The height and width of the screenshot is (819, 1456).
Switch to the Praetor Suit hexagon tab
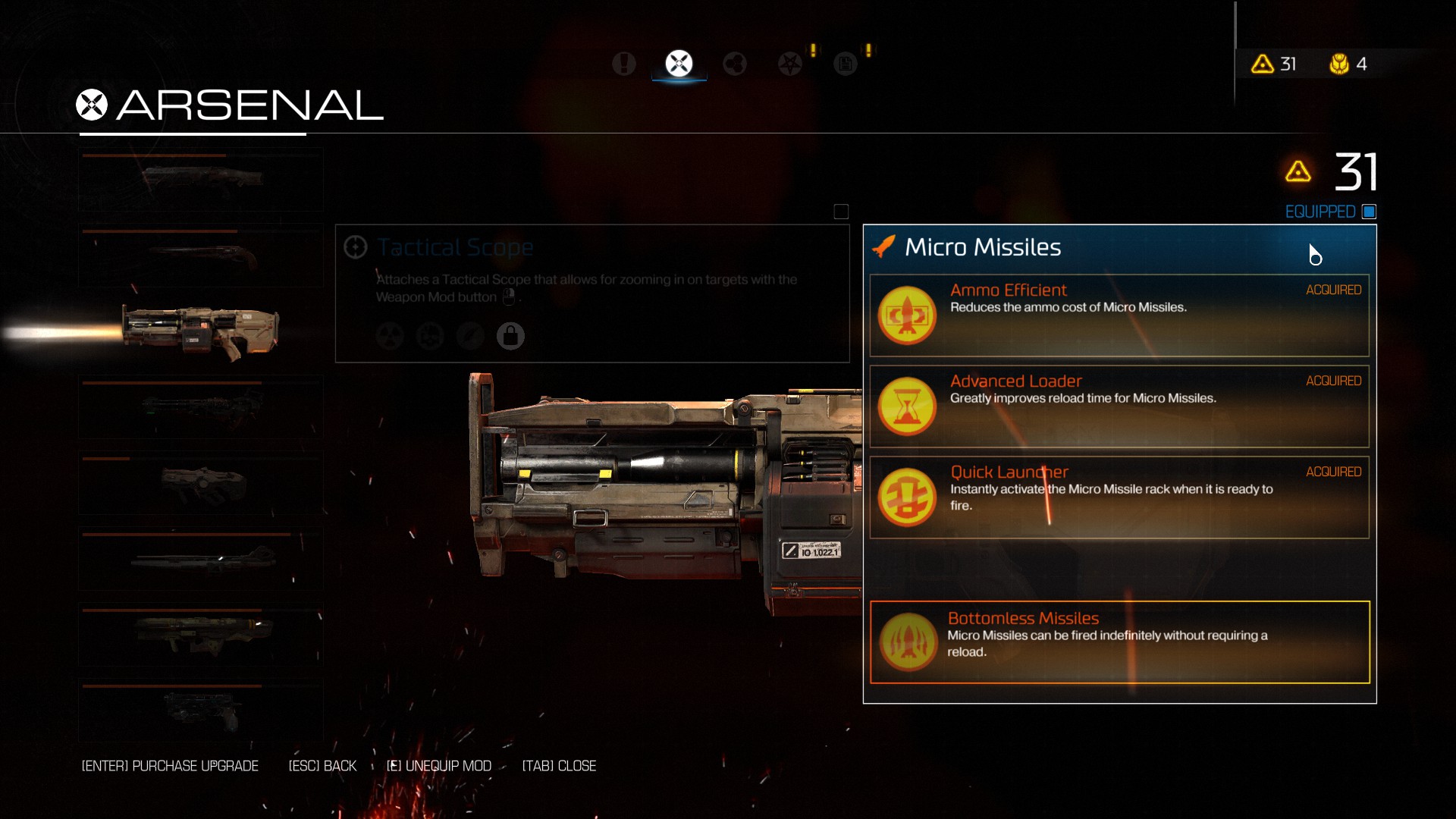click(734, 64)
